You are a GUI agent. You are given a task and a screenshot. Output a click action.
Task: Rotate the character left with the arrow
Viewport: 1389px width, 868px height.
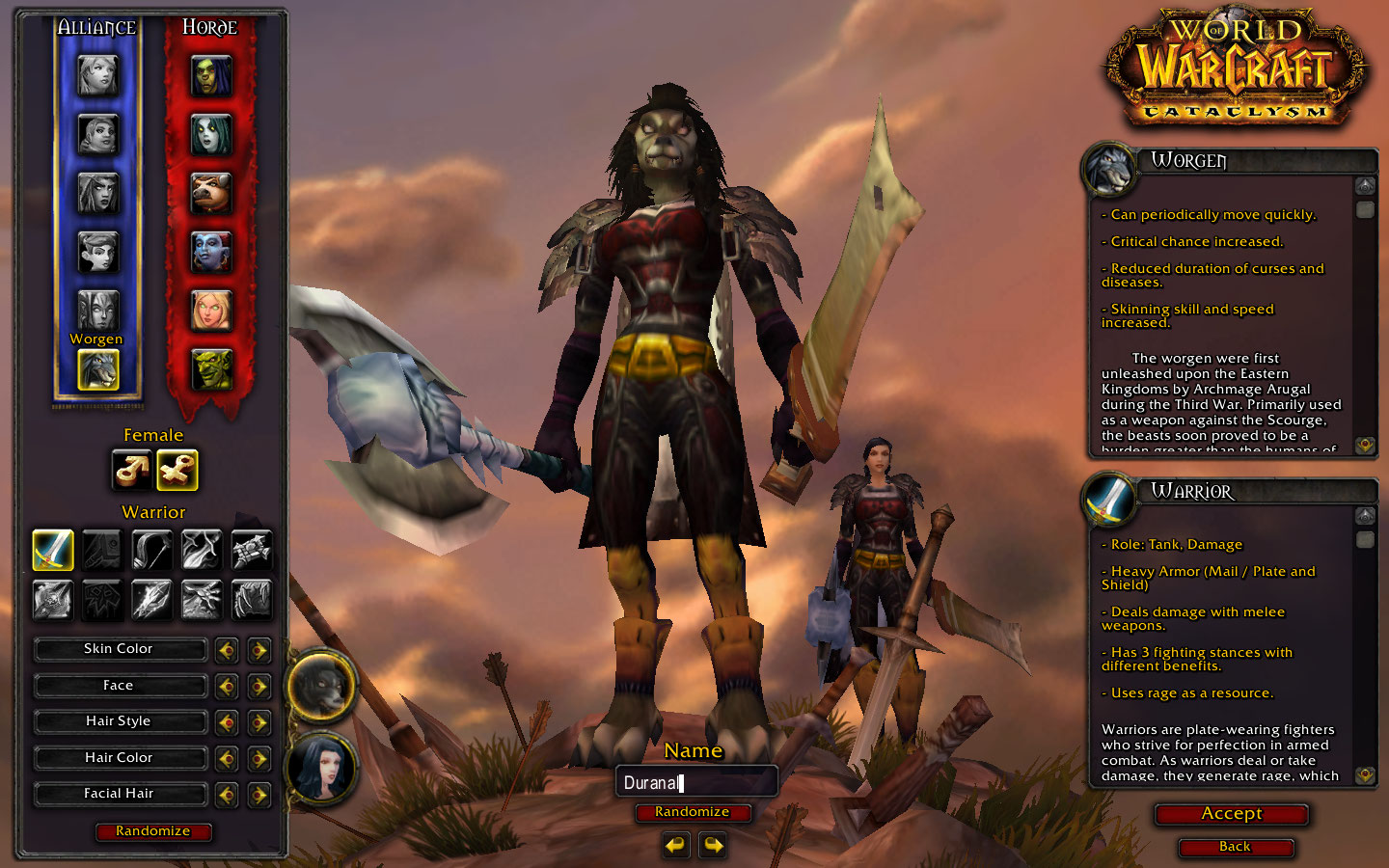point(676,846)
